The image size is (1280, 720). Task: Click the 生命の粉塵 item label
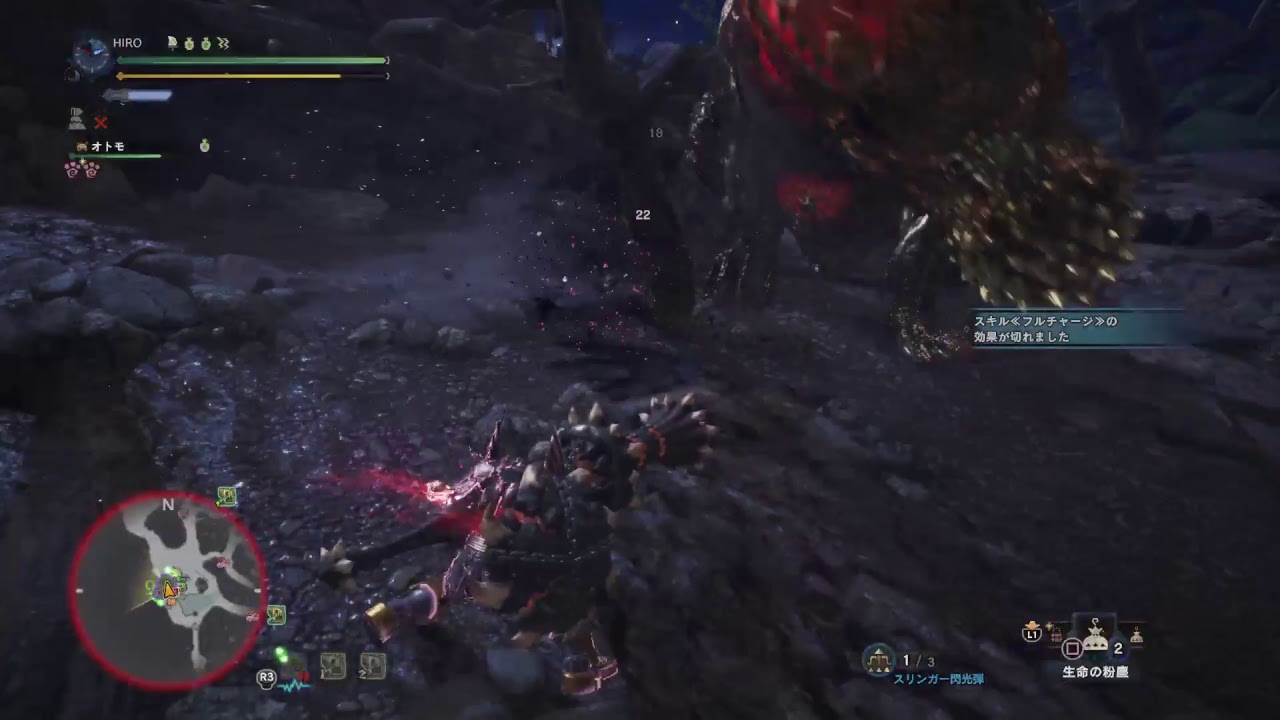pos(1095,671)
